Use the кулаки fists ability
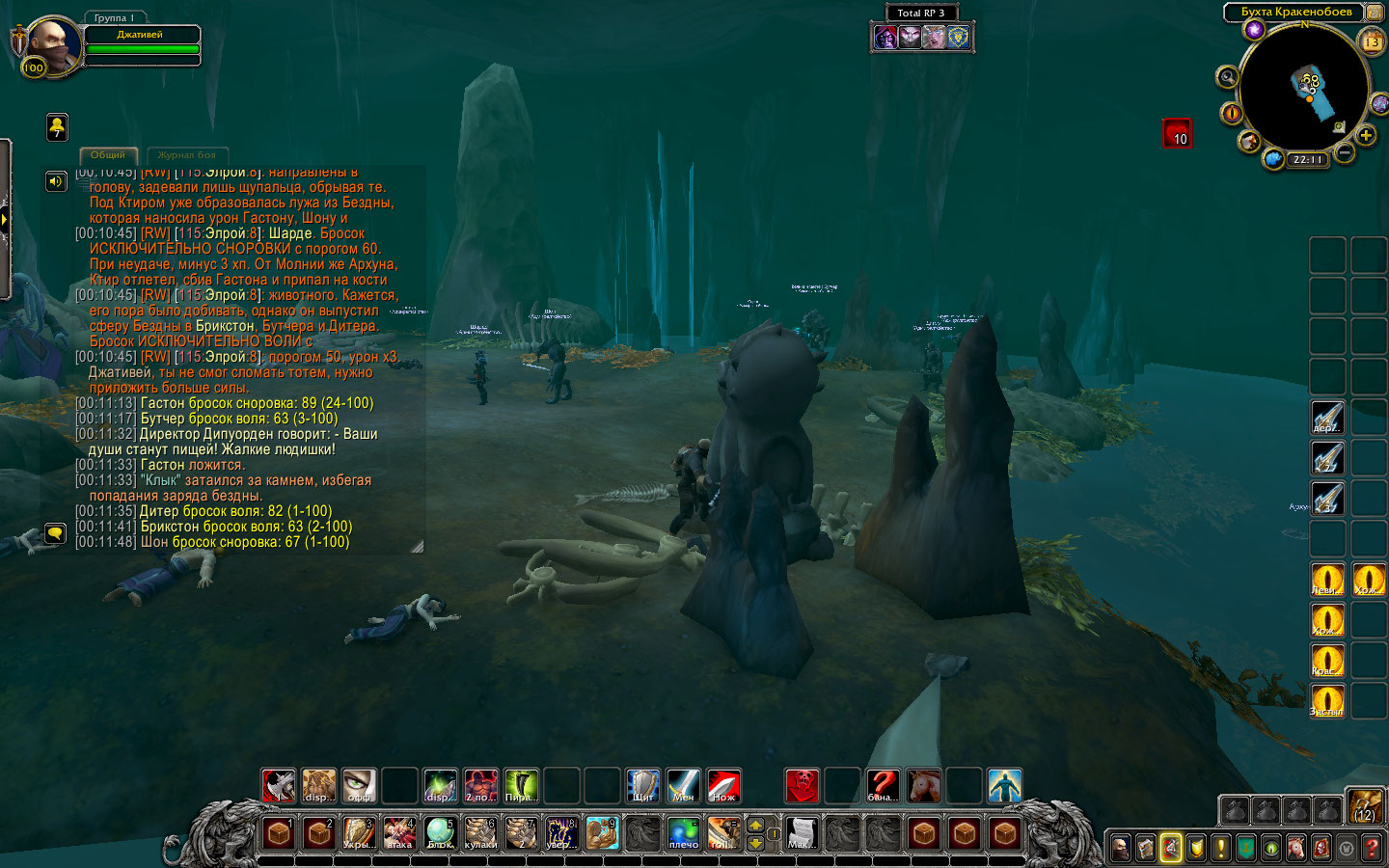The image size is (1389, 868). point(480,832)
